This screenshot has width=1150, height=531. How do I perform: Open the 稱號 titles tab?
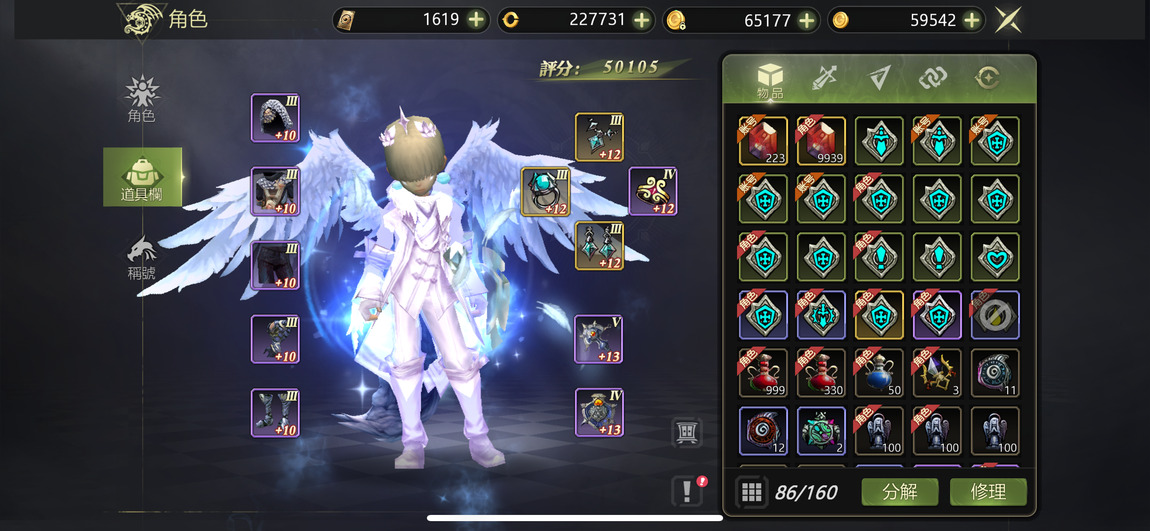coord(142,259)
